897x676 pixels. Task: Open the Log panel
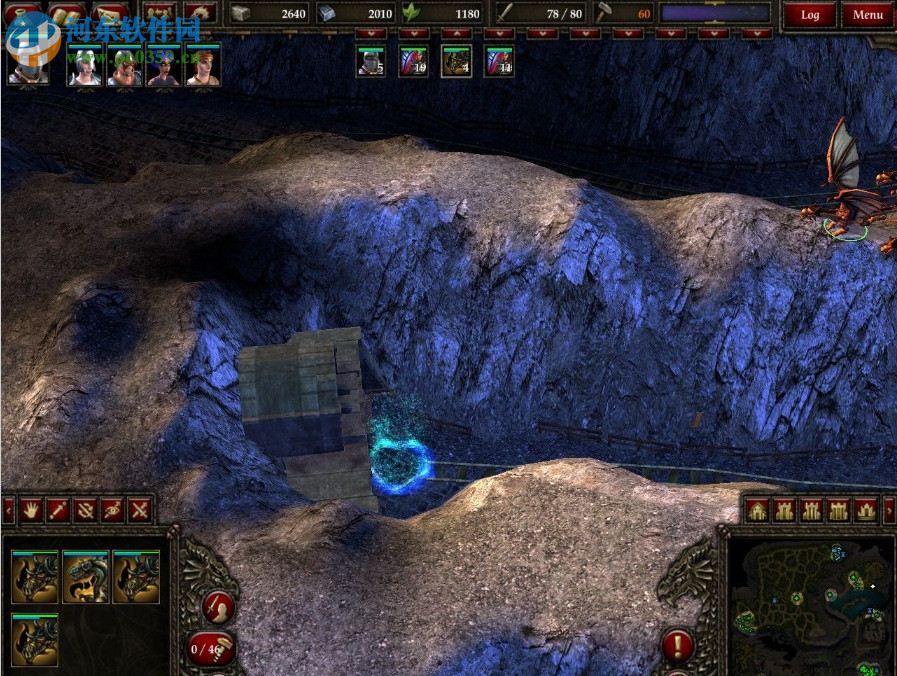810,15
